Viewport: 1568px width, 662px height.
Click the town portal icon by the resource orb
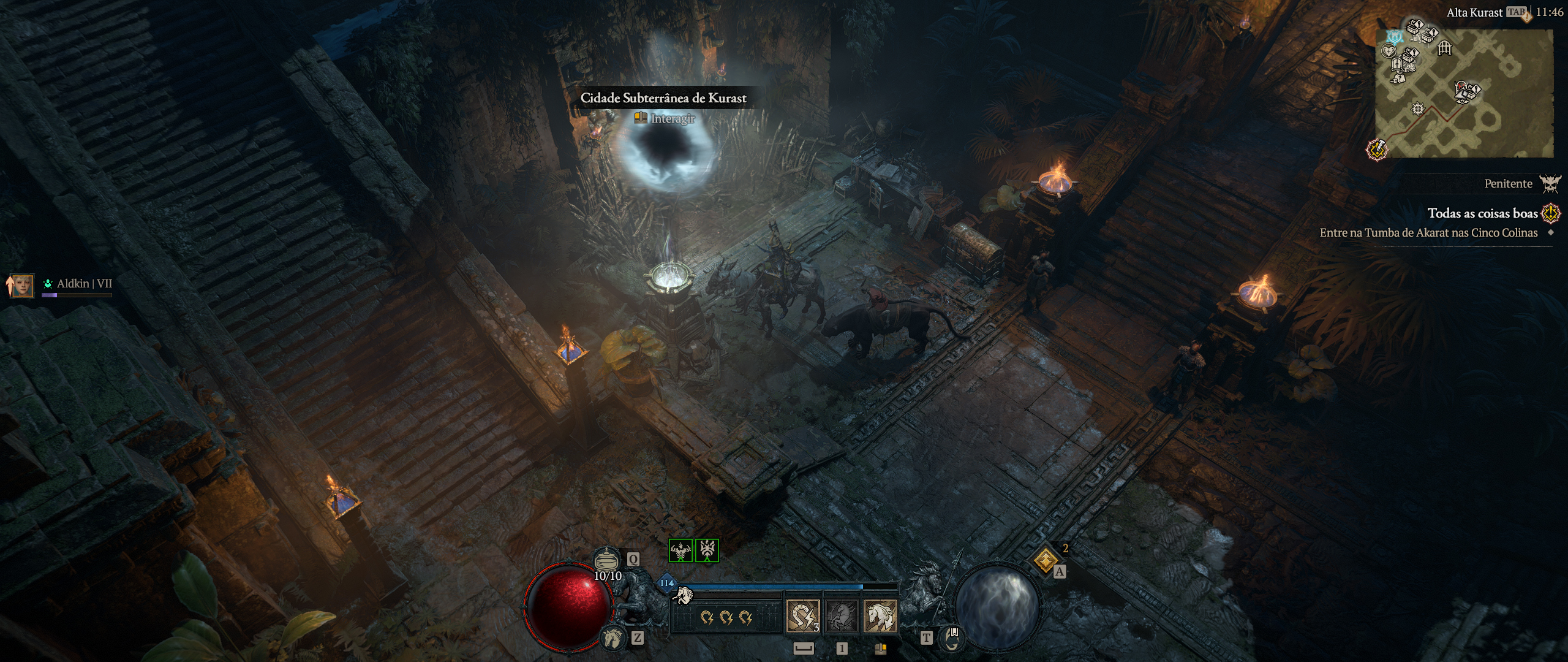[952, 639]
